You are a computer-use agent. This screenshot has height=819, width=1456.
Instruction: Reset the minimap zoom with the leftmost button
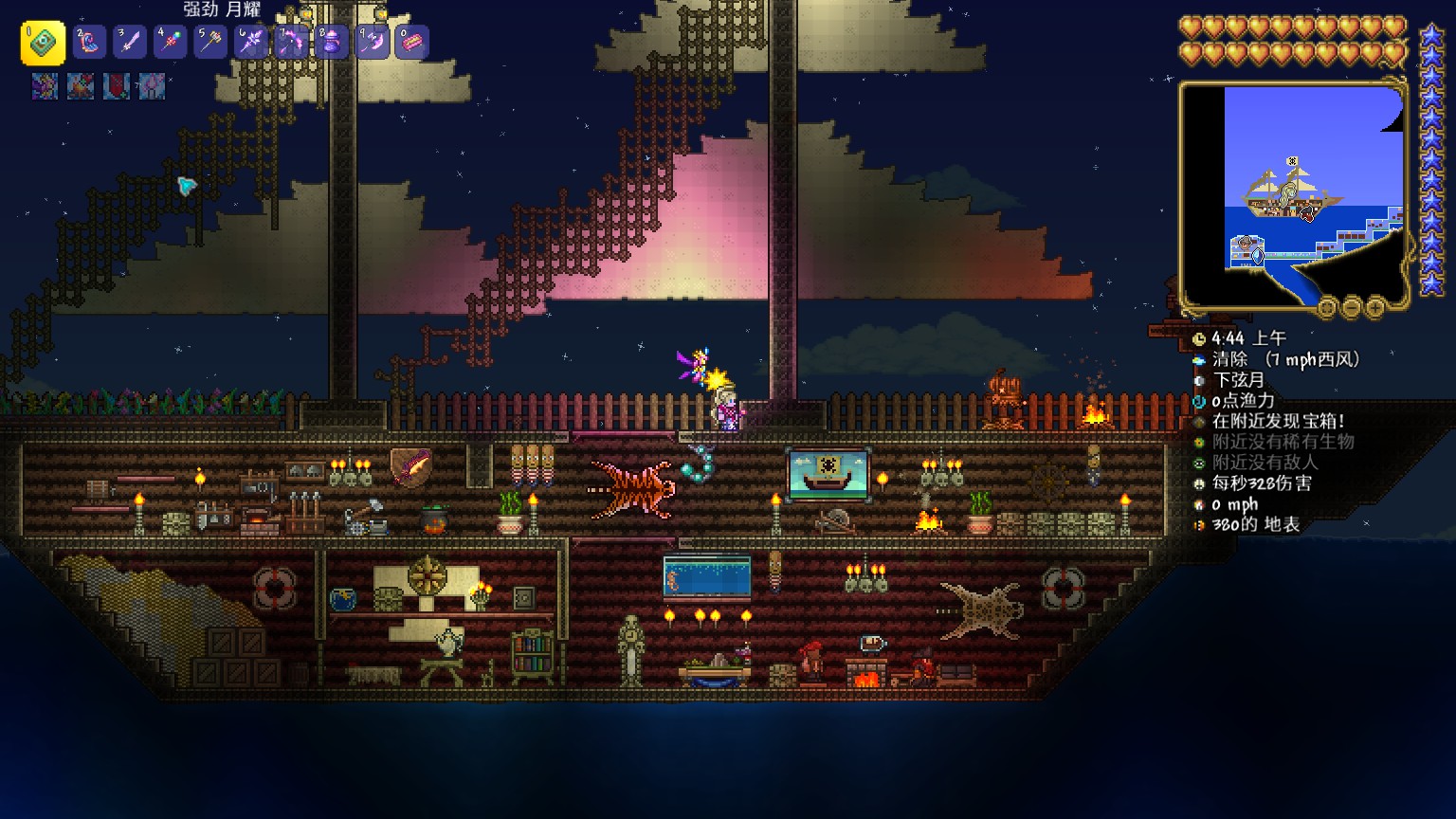(1327, 307)
